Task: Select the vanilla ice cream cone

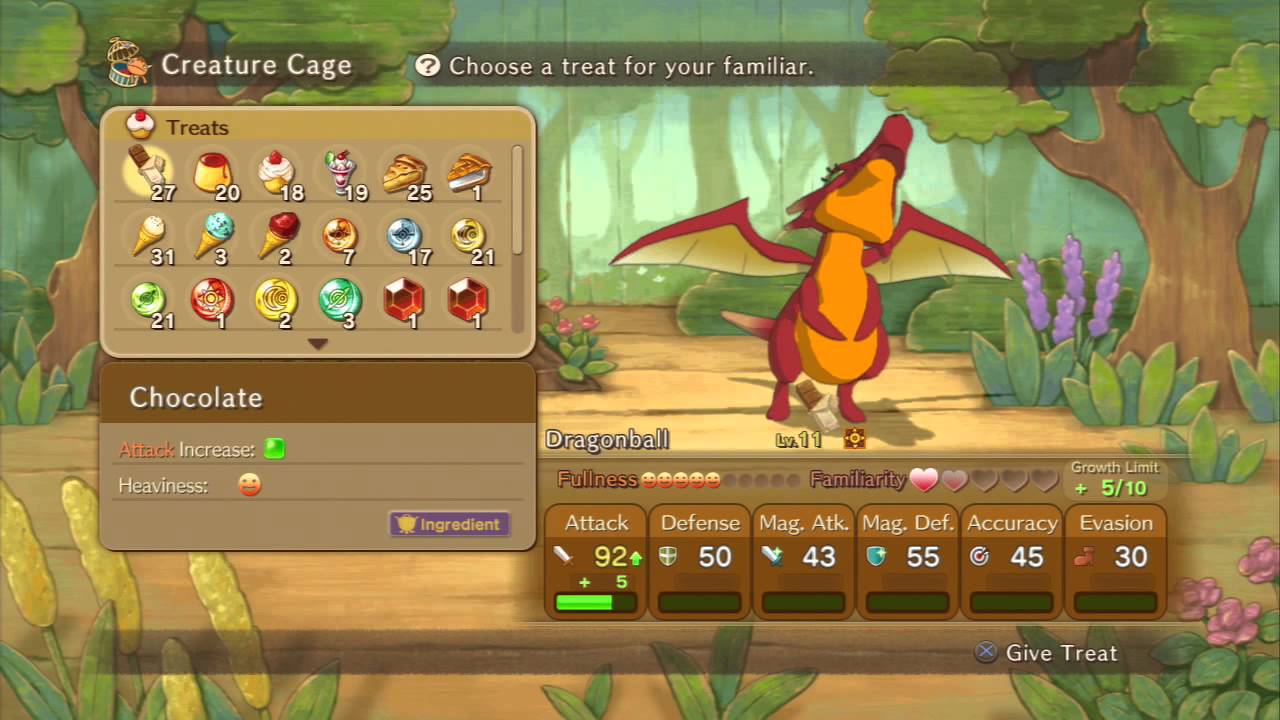Action: (x=149, y=237)
